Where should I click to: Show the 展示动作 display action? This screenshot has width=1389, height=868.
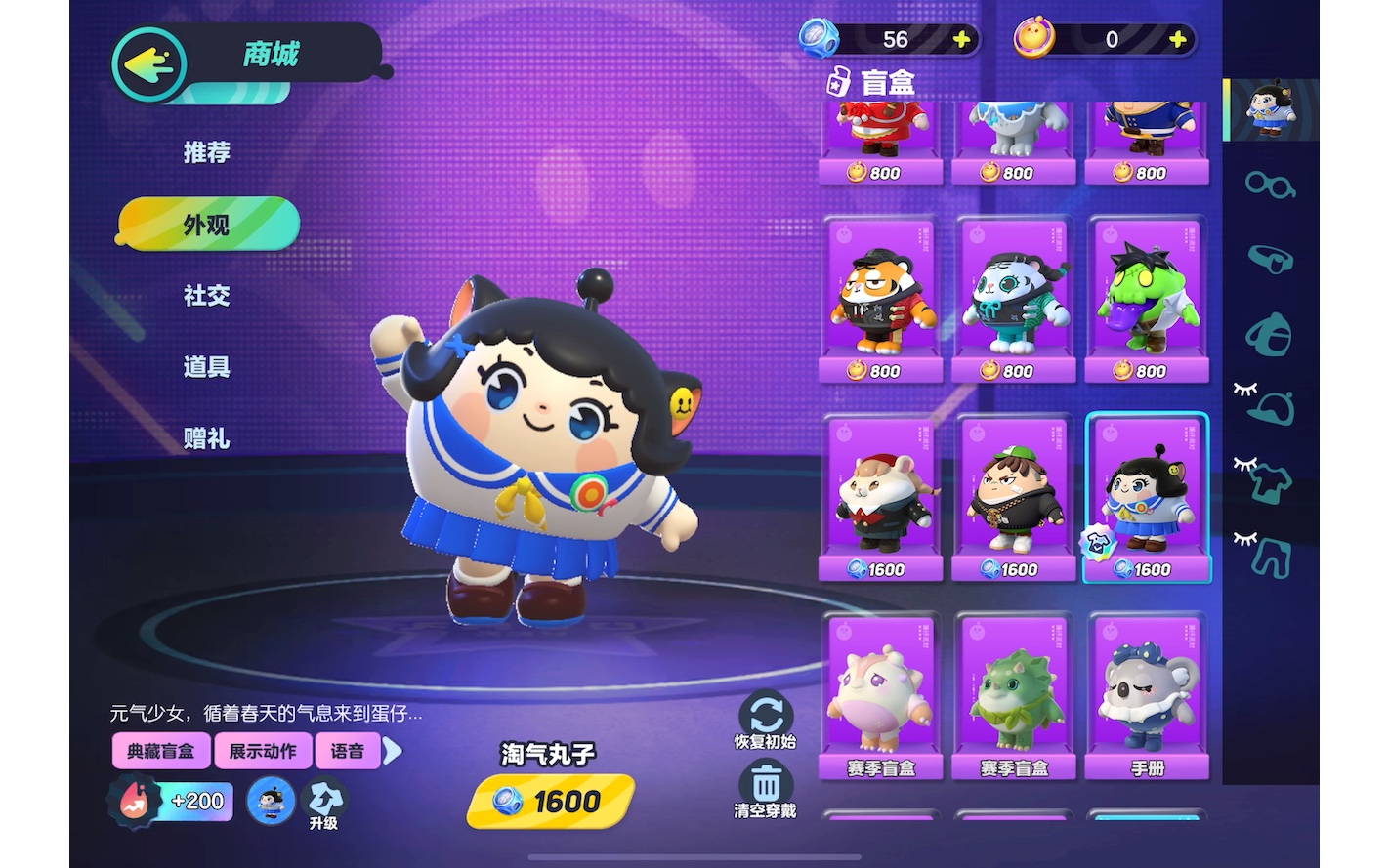(263, 751)
